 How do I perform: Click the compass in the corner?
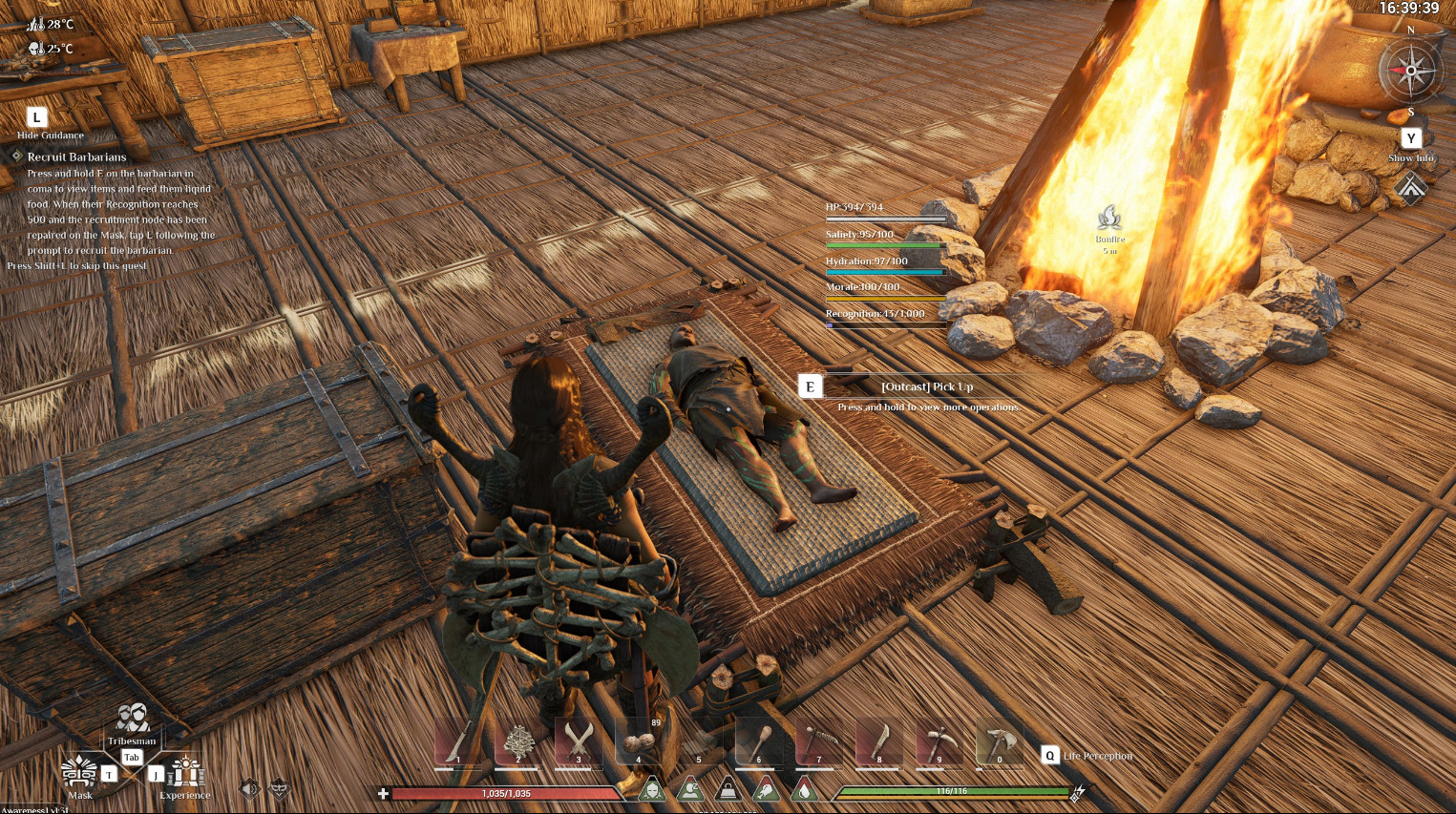pyautogui.click(x=1411, y=72)
